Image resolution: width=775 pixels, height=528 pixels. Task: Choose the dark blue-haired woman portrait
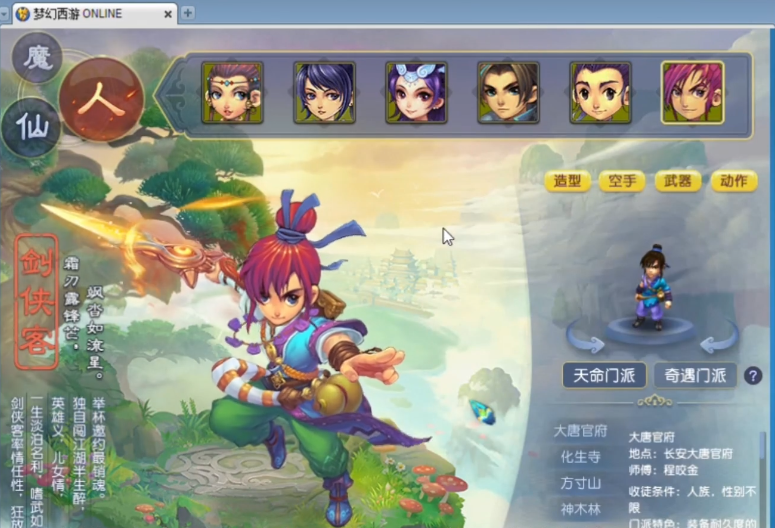324,93
